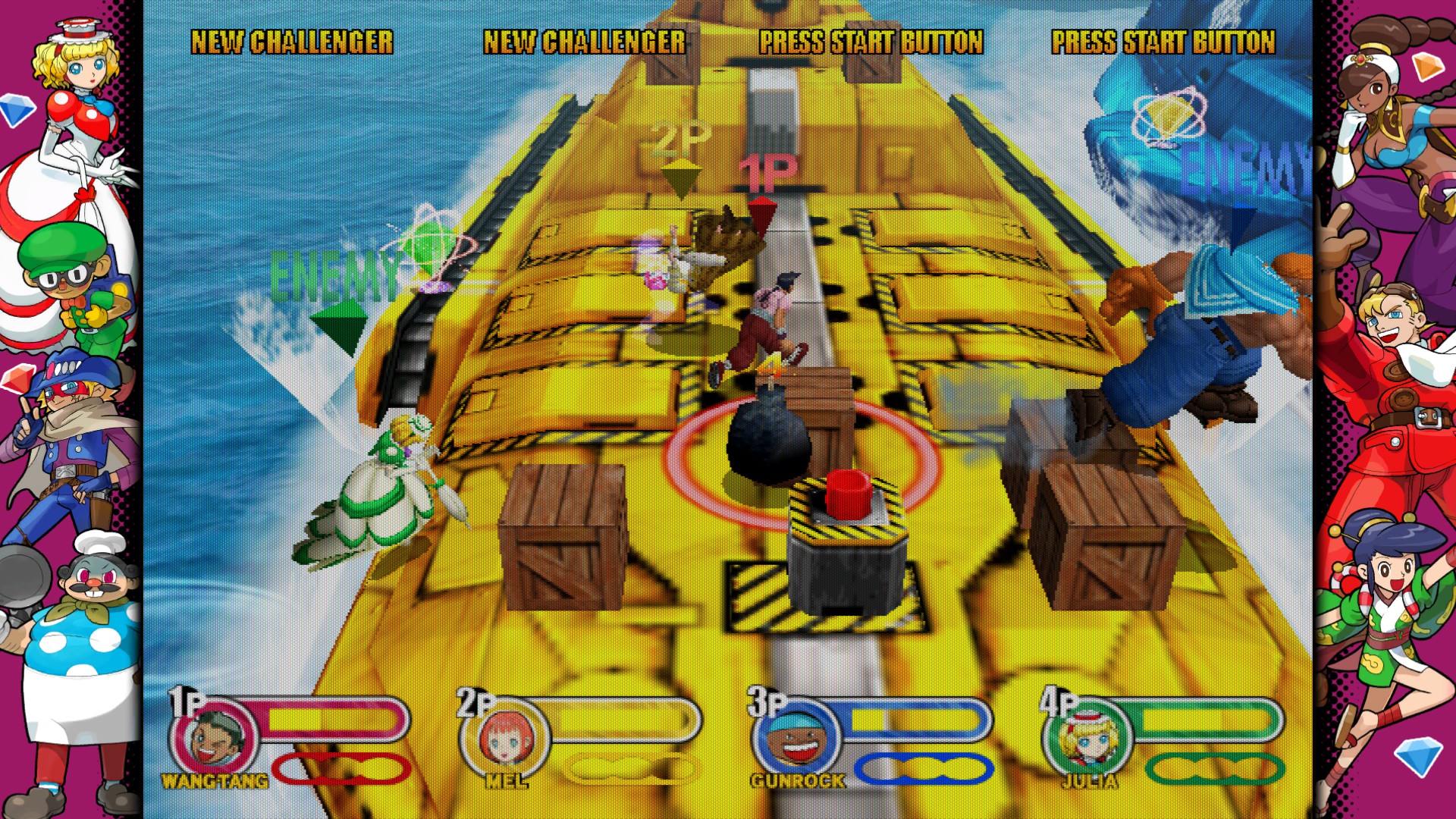The width and height of the screenshot is (1456, 819).
Task: Select Mel's 2P portrait icon
Action: 506,737
